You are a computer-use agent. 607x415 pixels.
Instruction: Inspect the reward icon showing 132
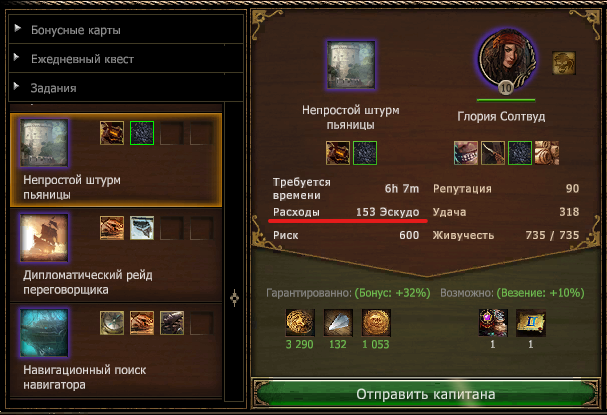click(338, 323)
